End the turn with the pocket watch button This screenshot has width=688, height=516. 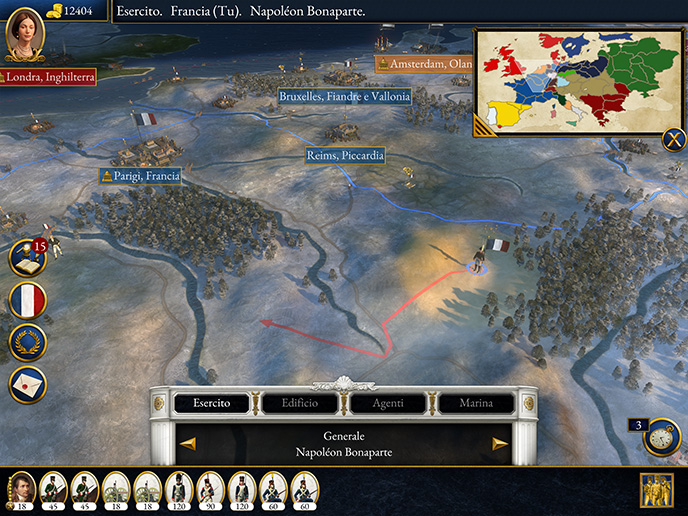click(661, 437)
